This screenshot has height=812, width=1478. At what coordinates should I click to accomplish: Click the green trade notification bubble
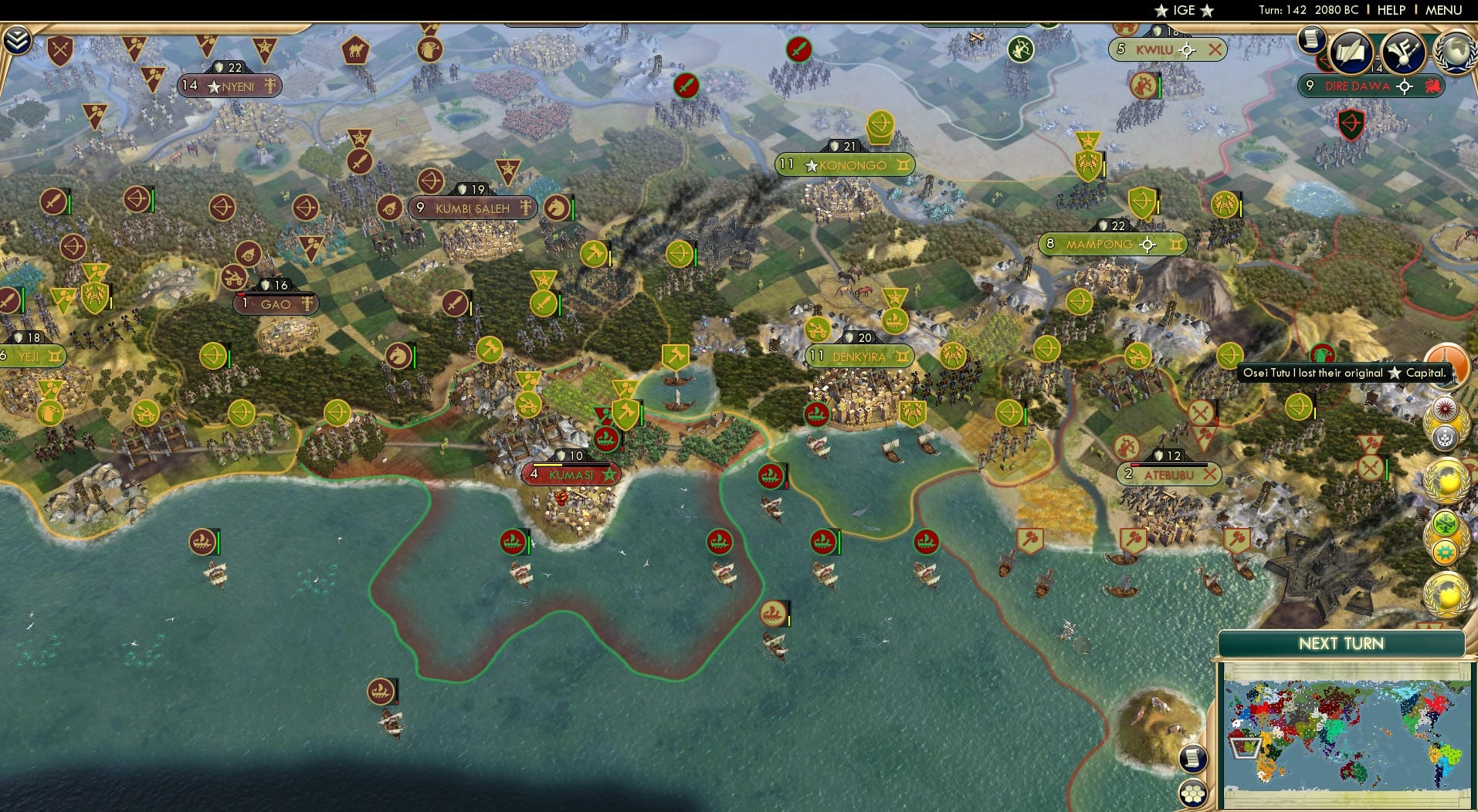pyautogui.click(x=1445, y=523)
